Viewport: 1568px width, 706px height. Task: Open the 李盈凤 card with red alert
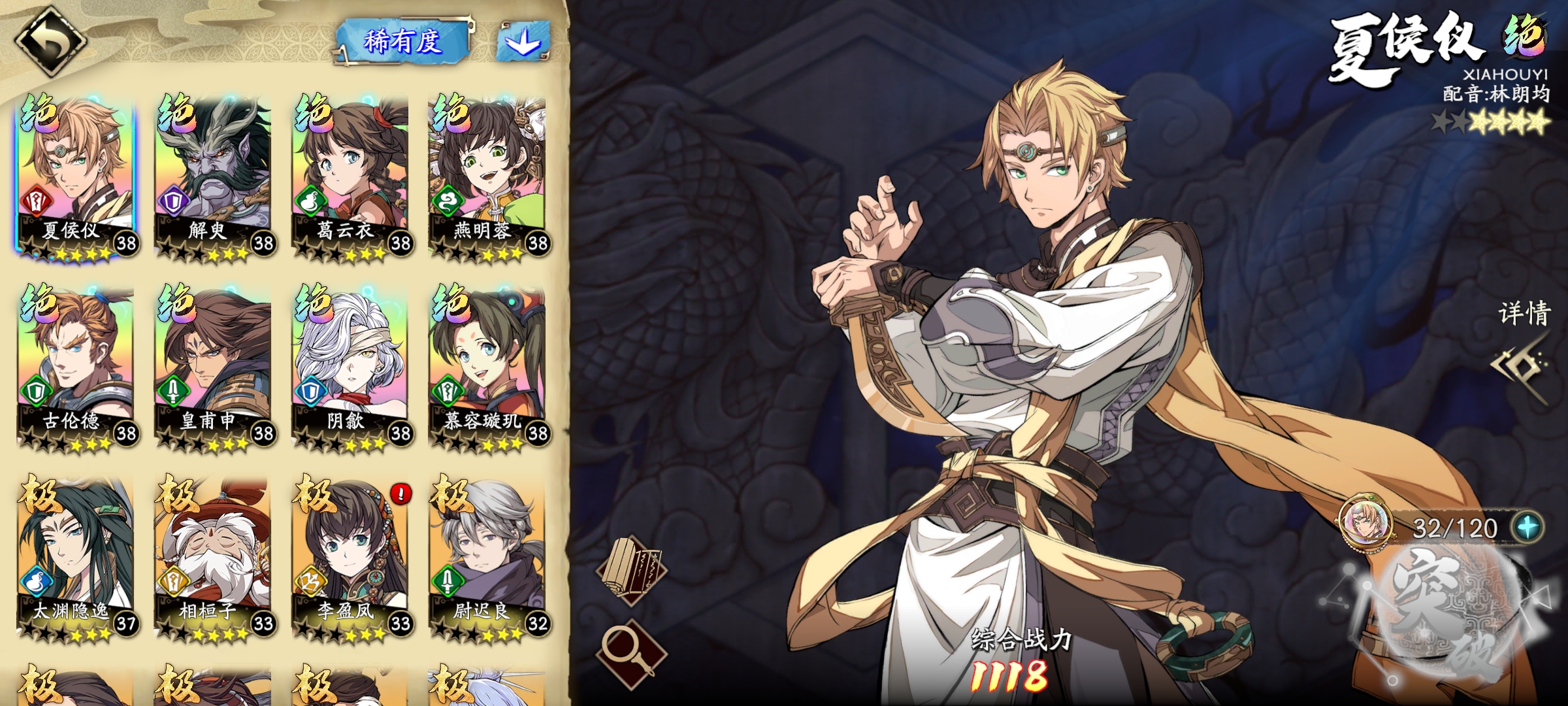tap(350, 557)
